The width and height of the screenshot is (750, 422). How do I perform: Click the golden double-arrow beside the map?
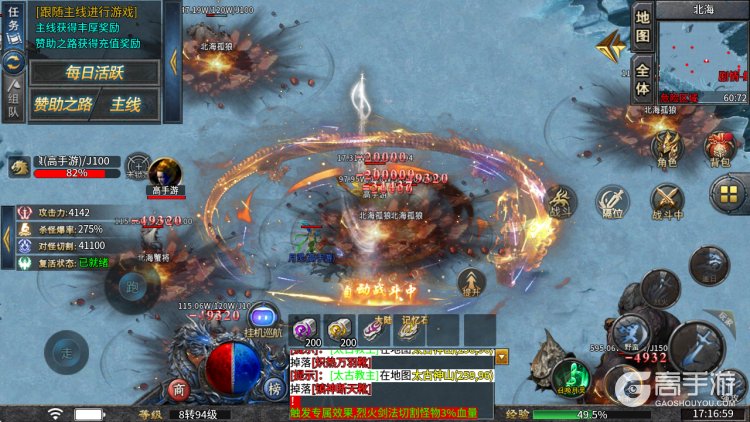(x=609, y=47)
